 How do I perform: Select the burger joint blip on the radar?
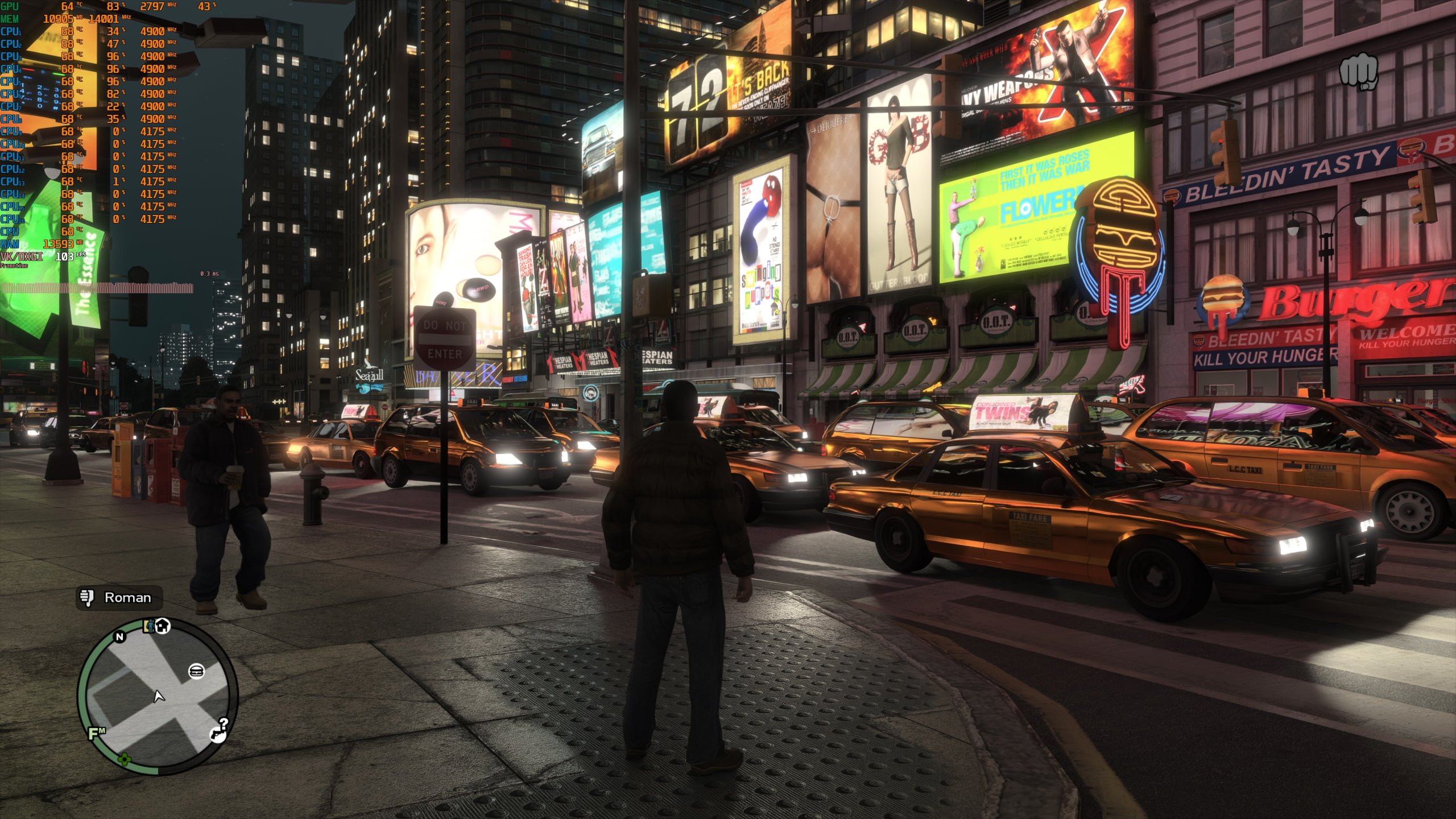point(197,670)
